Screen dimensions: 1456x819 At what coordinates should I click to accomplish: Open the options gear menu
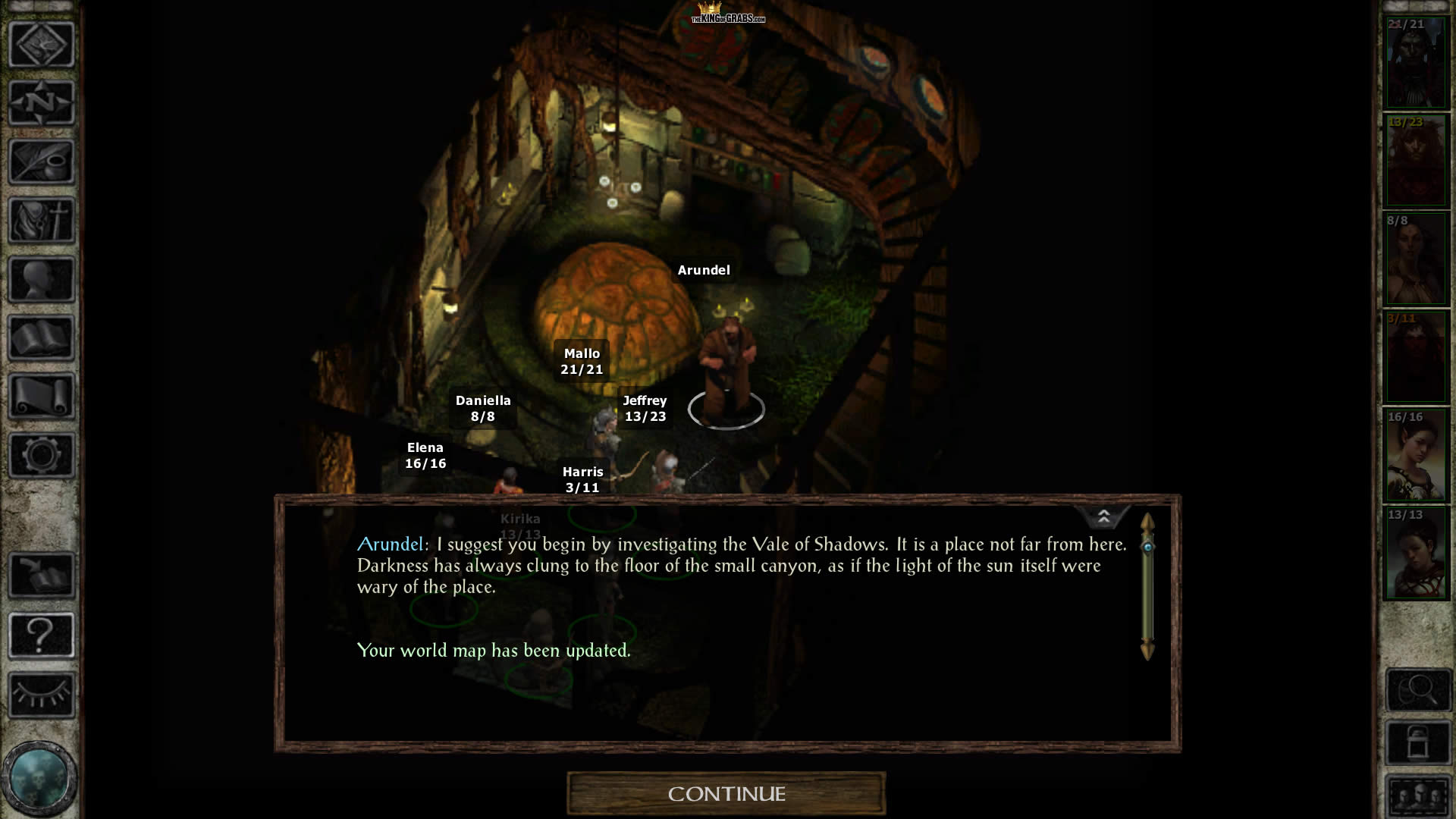click(42, 455)
